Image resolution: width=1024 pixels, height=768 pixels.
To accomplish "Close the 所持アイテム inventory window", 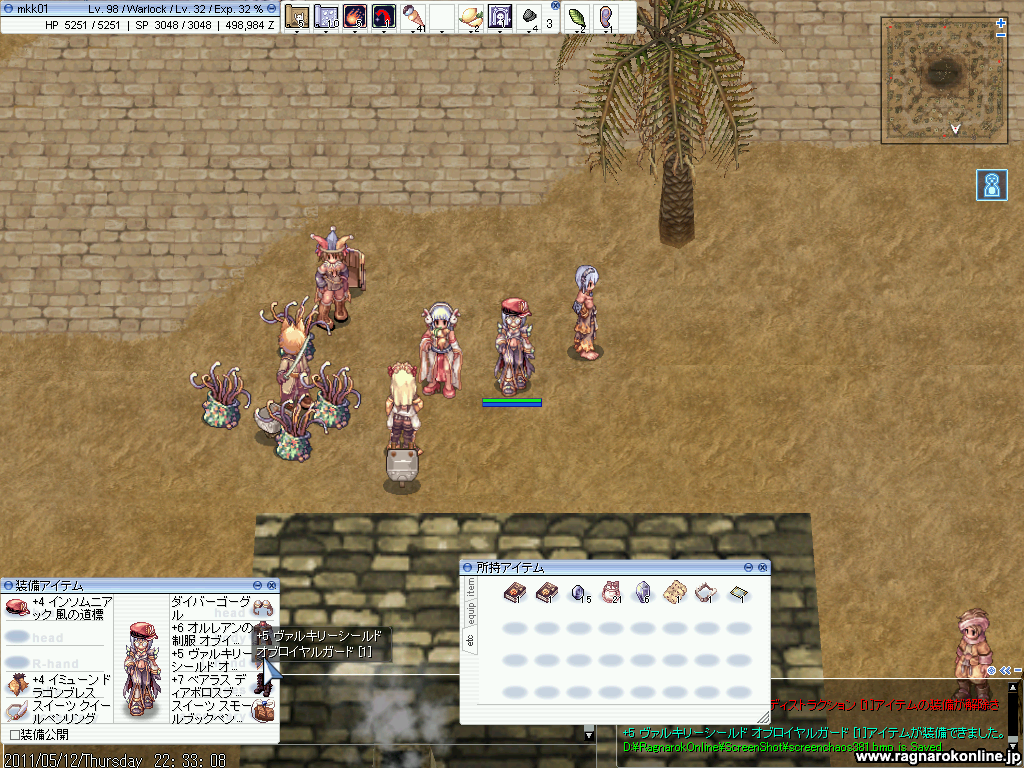I will click(763, 567).
